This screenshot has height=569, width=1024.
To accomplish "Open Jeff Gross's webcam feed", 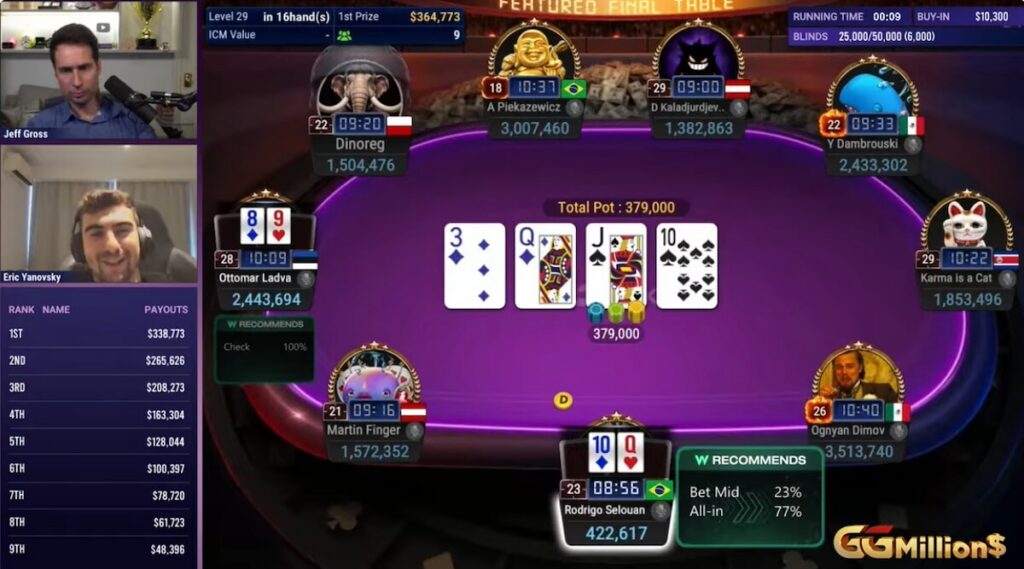I will pos(98,70).
